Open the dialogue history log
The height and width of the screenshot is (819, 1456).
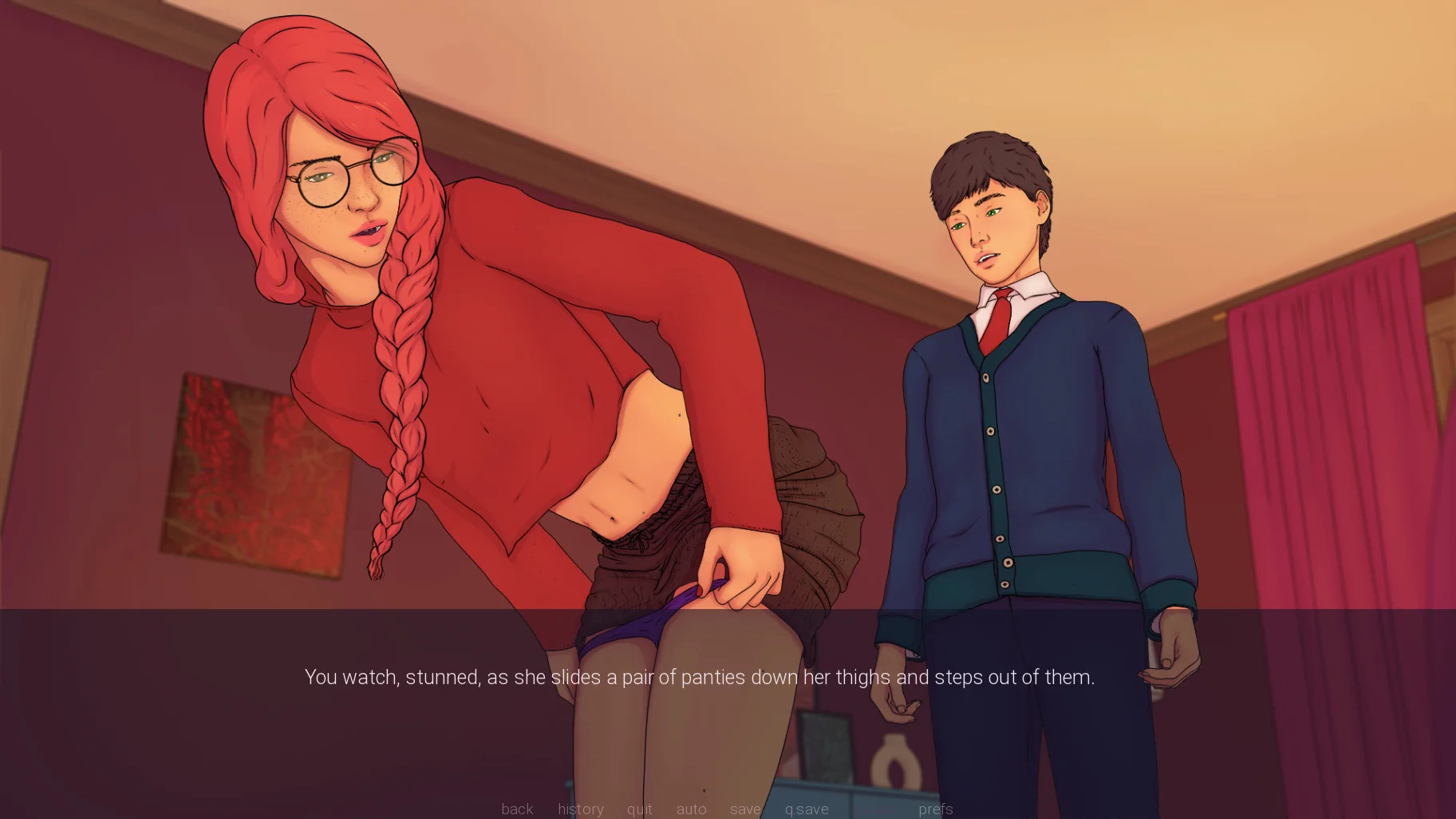(580, 809)
